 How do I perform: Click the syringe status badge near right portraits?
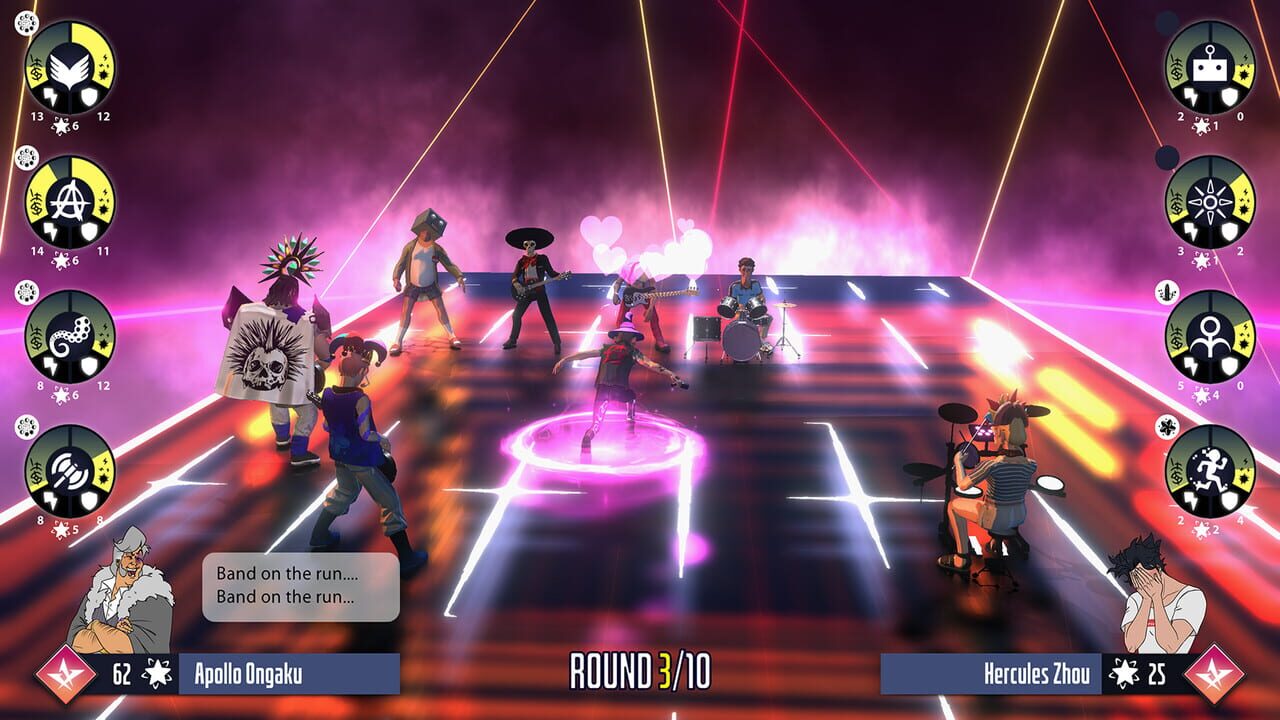click(x=1165, y=292)
